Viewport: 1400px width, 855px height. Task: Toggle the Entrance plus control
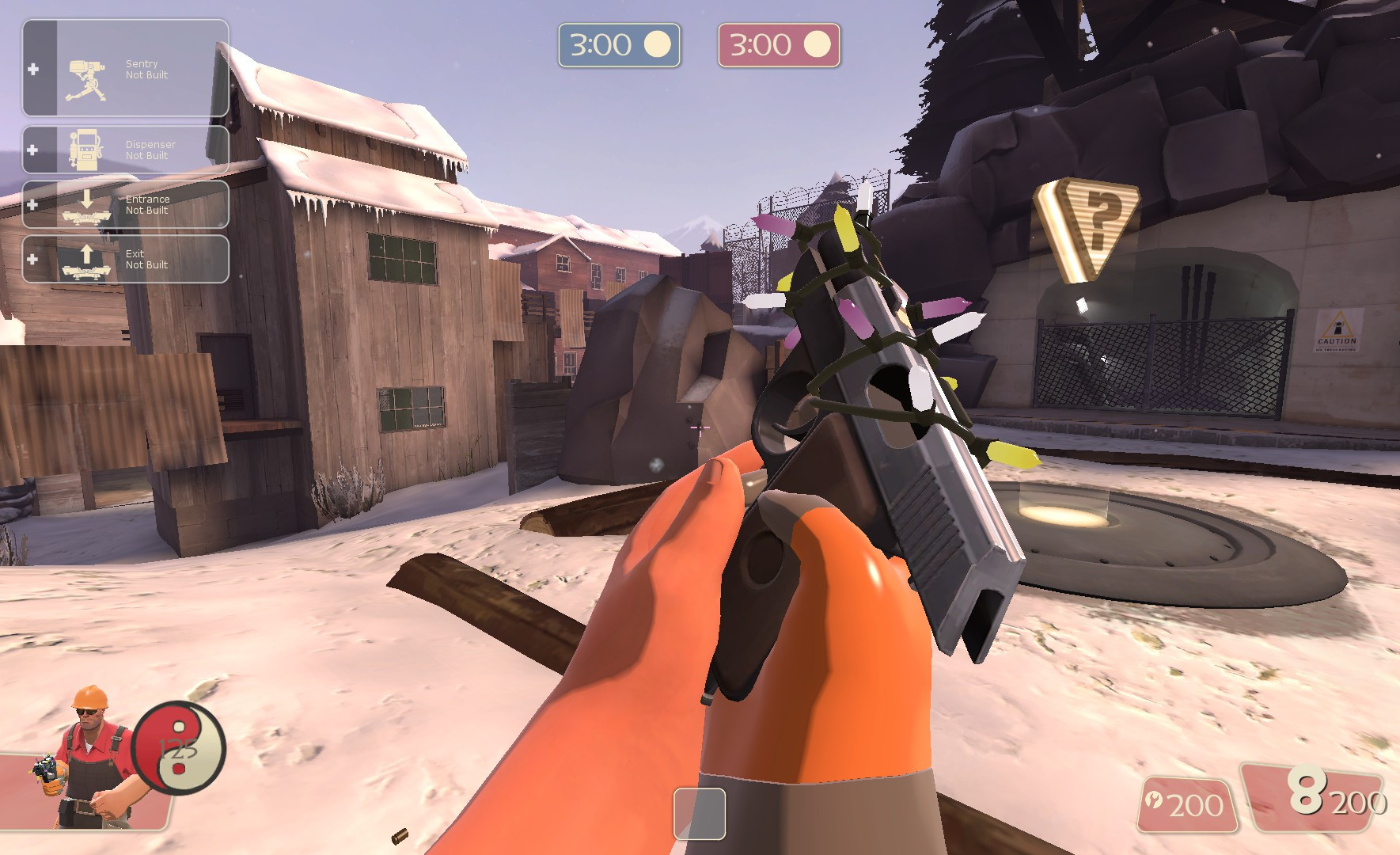click(32, 203)
